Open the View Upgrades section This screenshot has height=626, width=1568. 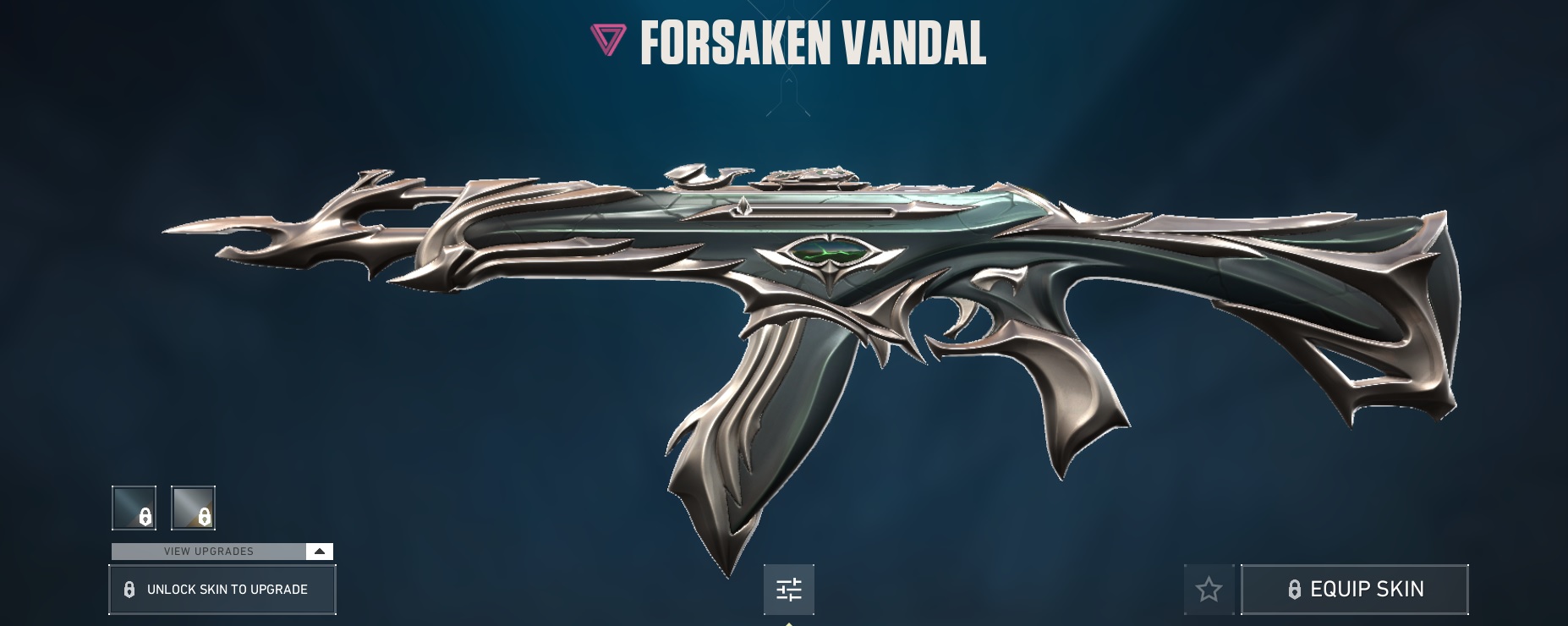tap(207, 551)
